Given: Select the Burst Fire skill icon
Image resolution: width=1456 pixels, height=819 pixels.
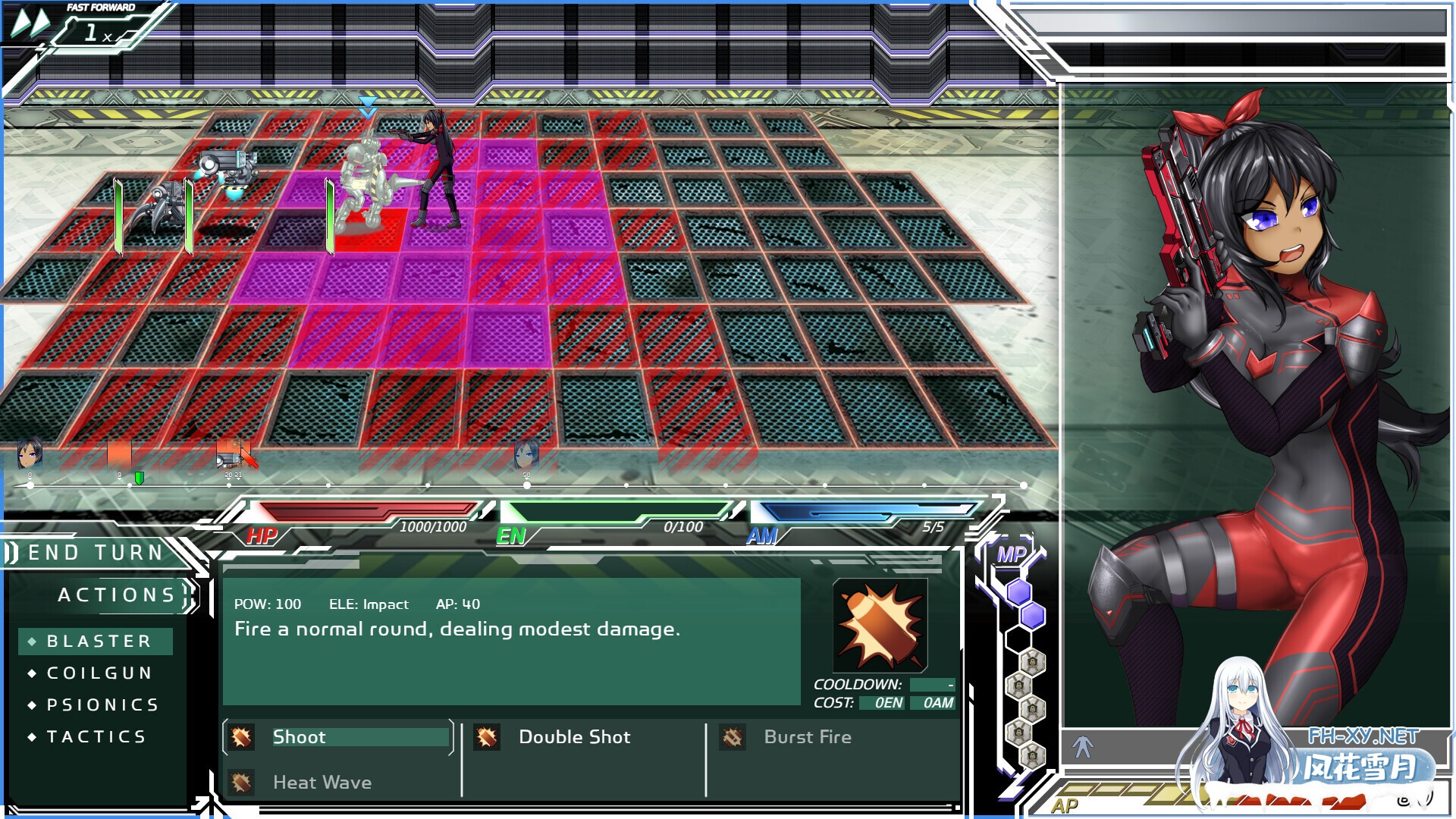Looking at the screenshot, I should (733, 736).
